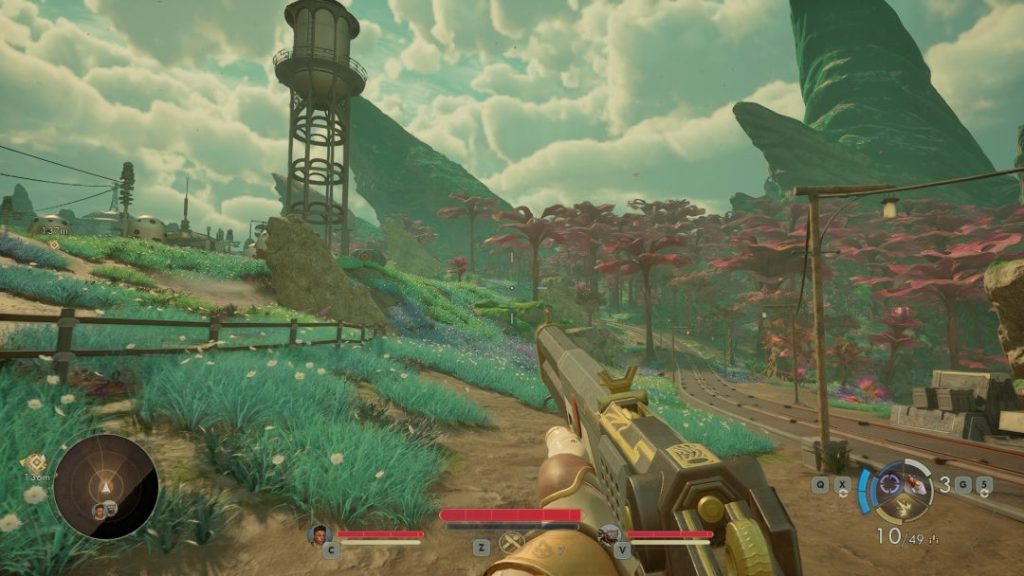Select the left companion's portrait

[320, 534]
